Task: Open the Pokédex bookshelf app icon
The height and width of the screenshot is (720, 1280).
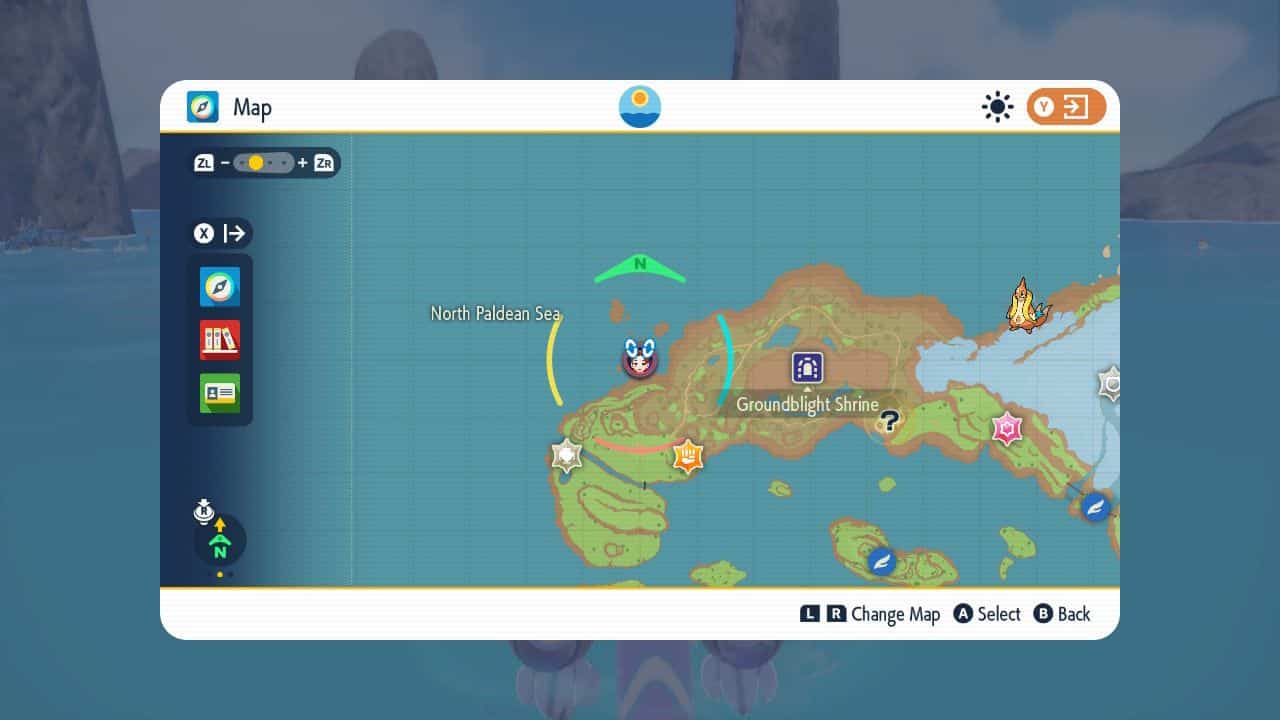Action: coord(220,340)
